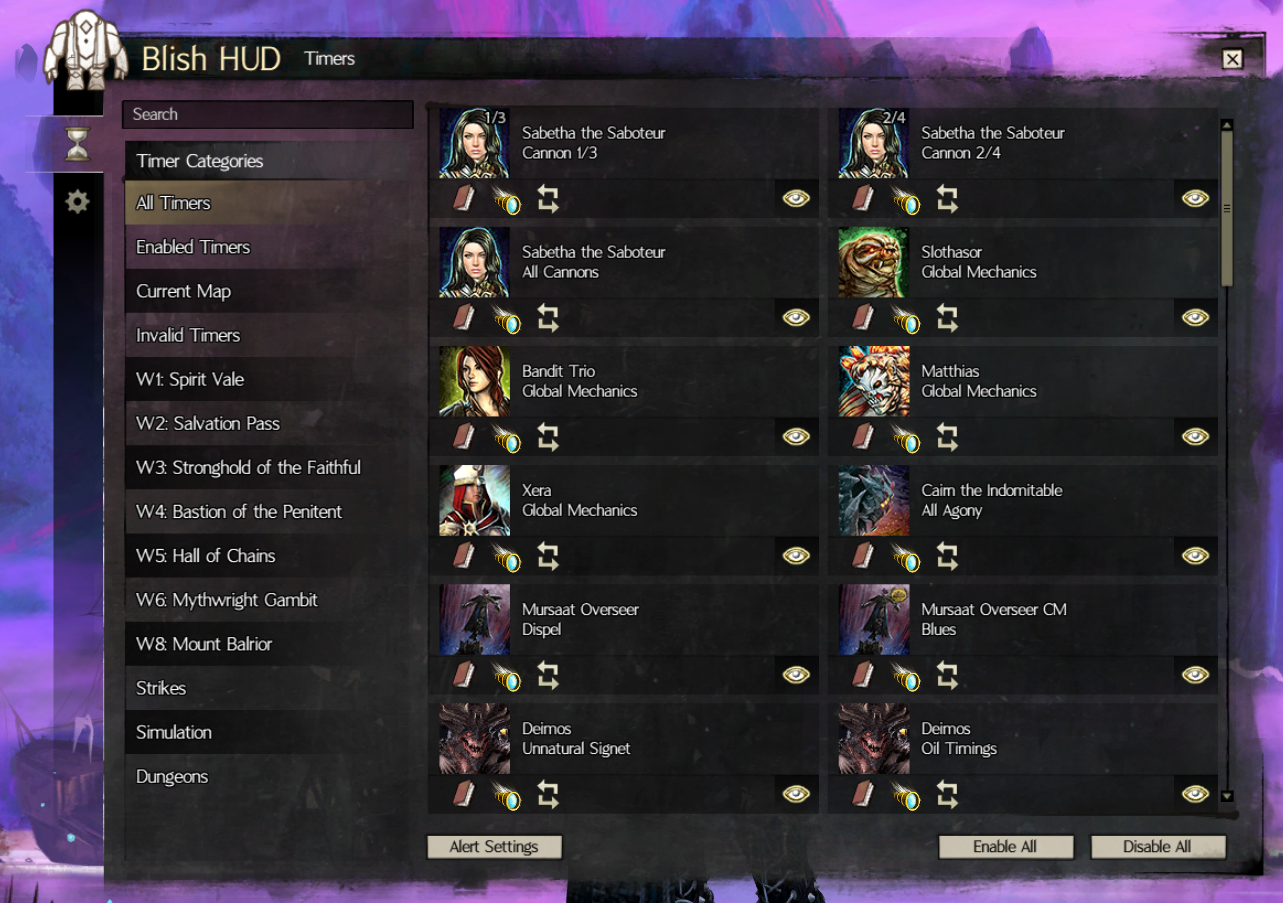Click the horn icon on Mursaat Overseer Dispel

[x=507, y=674]
